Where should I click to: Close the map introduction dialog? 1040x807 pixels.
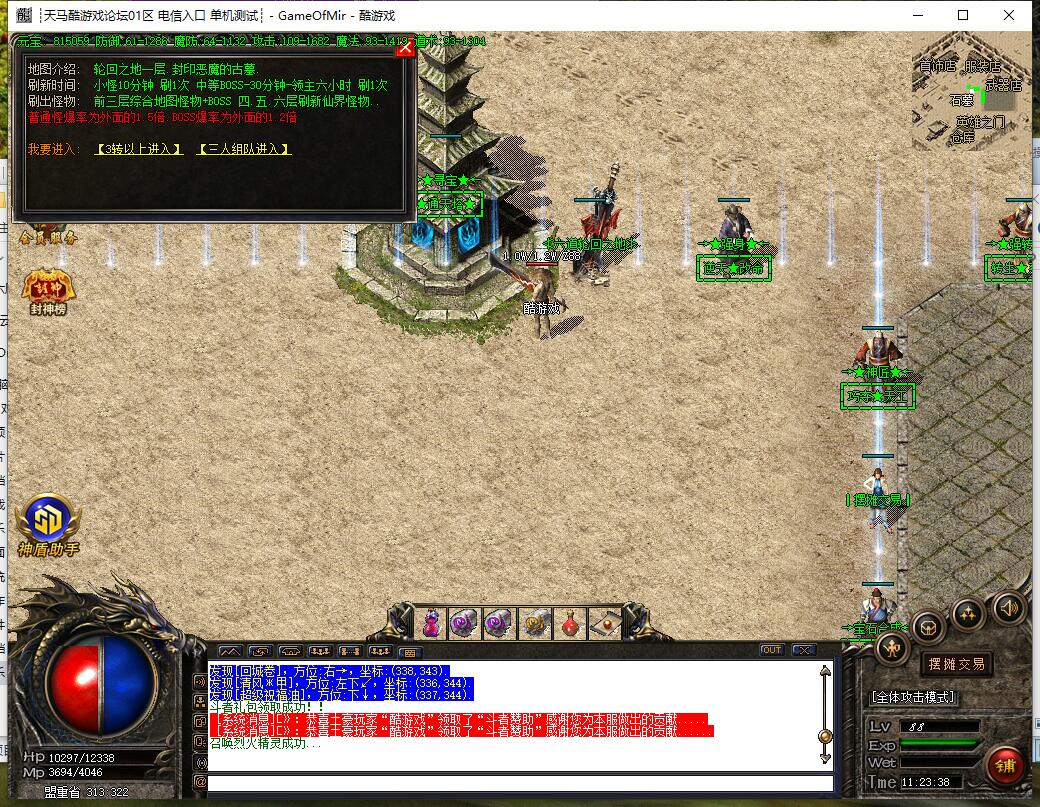pyautogui.click(x=405, y=47)
